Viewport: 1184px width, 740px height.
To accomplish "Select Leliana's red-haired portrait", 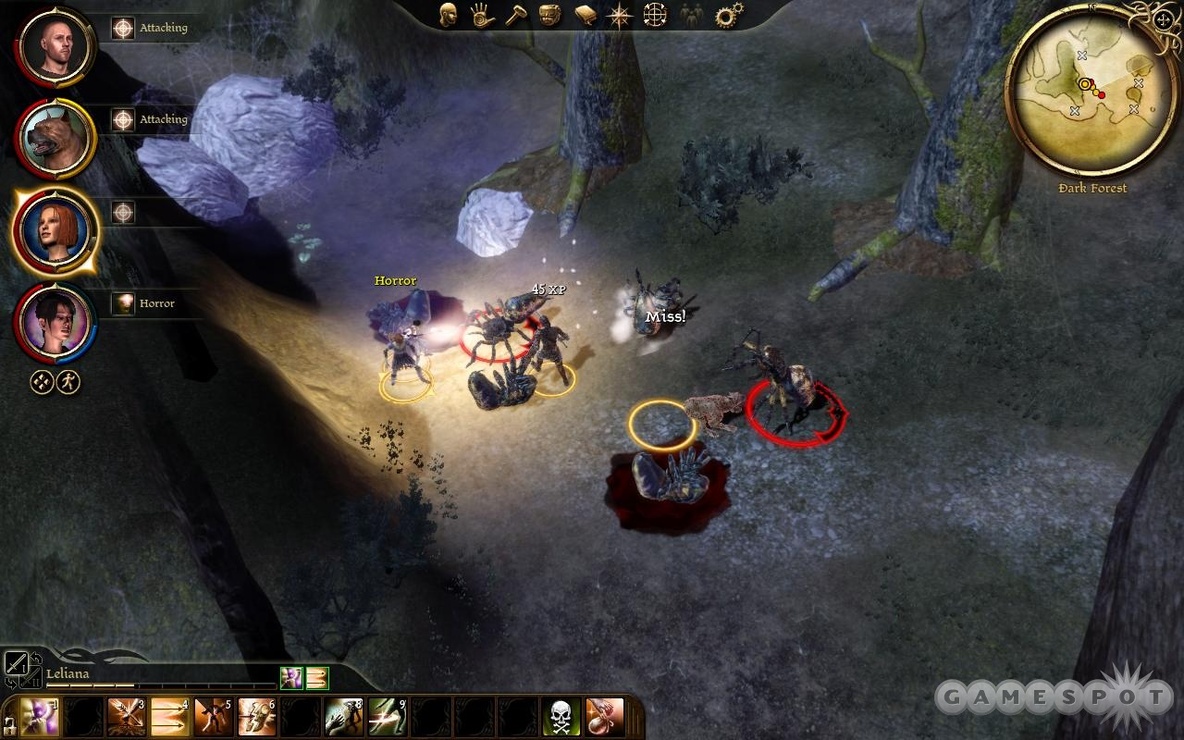I will [55, 231].
